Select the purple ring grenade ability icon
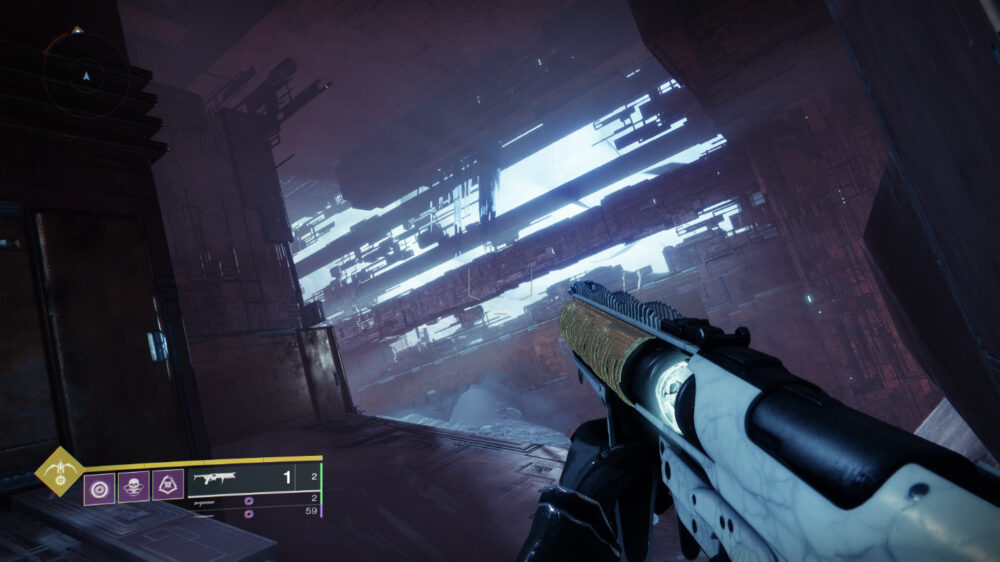1000x562 pixels. [99, 488]
